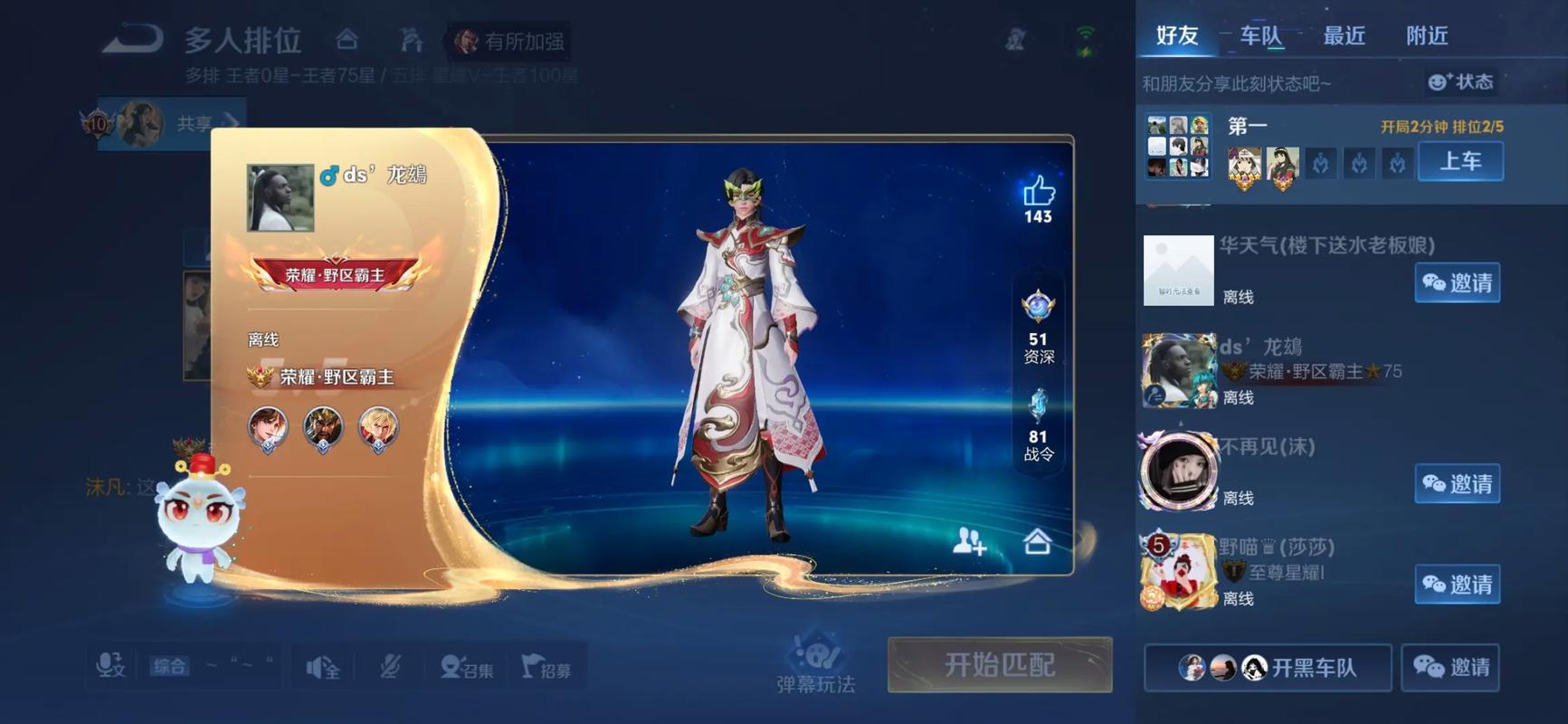Image resolution: width=1568 pixels, height=724 pixels.
Task: Click the 招募 recruit flag icon
Action: click(547, 665)
